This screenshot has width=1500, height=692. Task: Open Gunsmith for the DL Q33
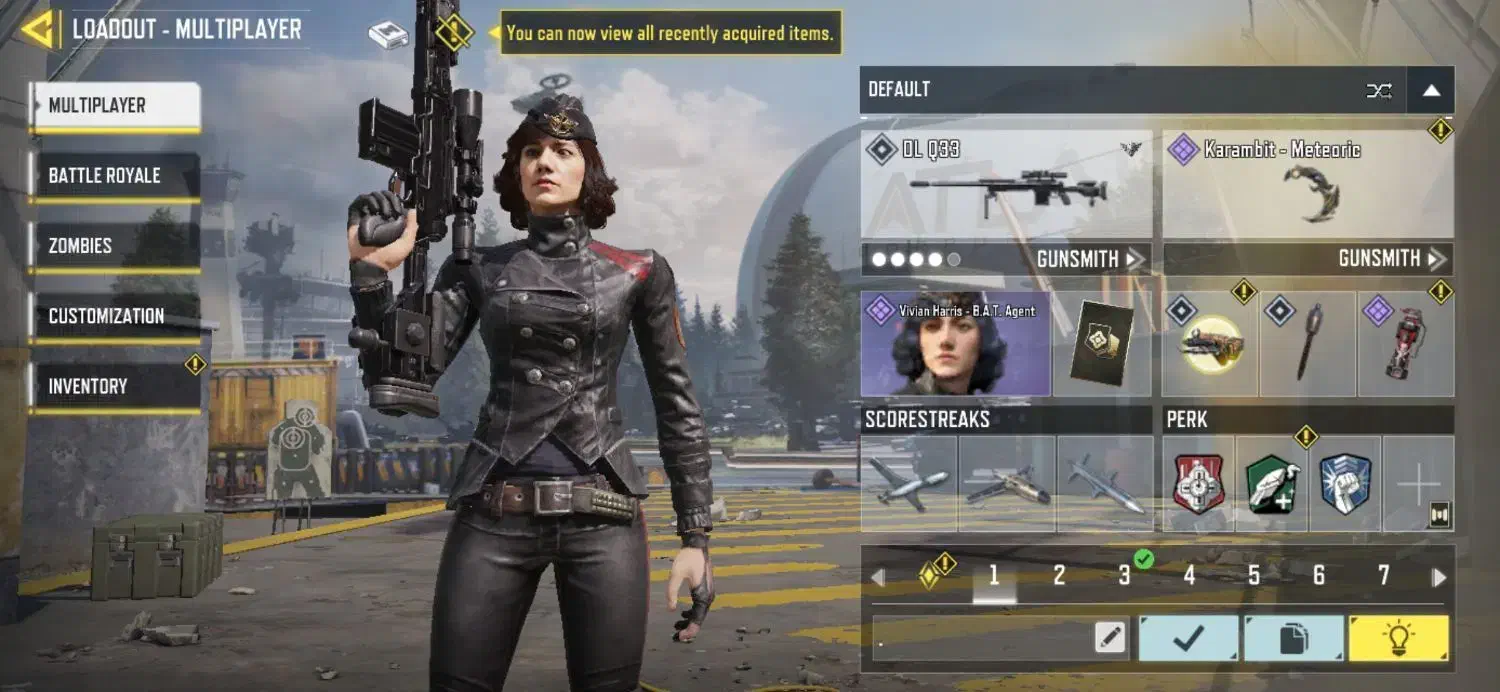tap(1090, 259)
